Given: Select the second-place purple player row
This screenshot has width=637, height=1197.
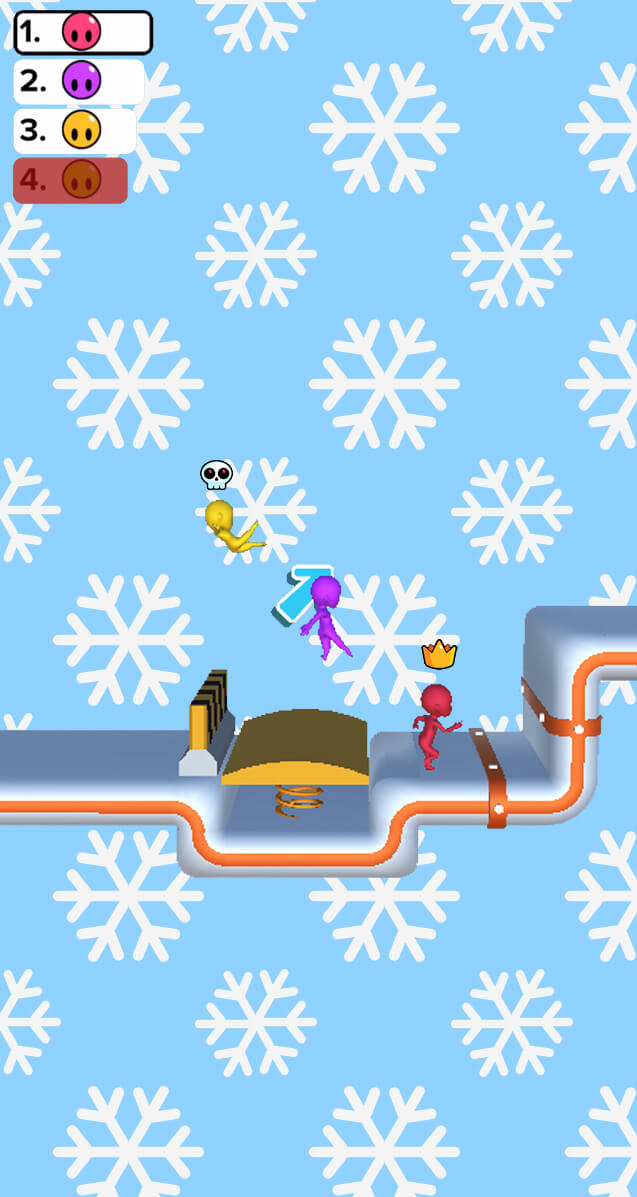Looking at the screenshot, I should pos(78,82).
